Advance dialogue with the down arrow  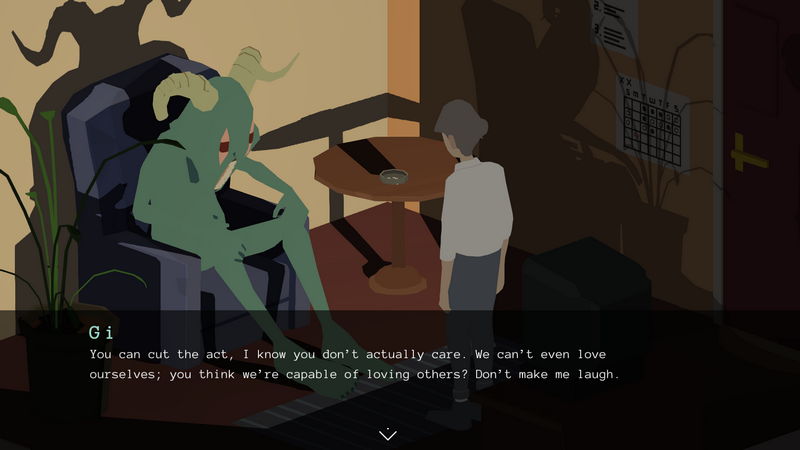(x=388, y=433)
